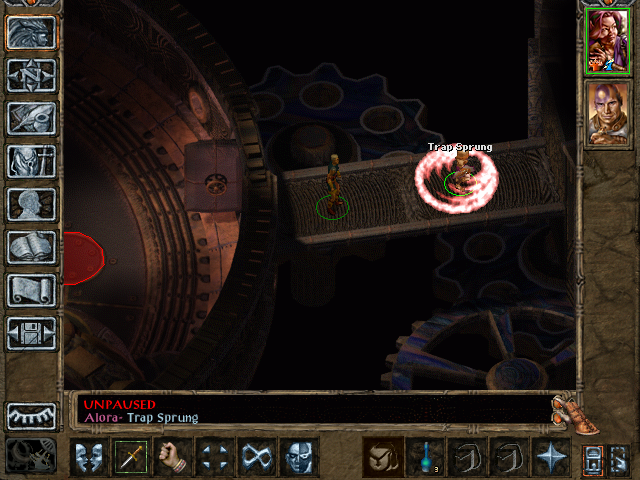Open special abilities with the star button
640x480 pixels.
[x=551, y=458]
